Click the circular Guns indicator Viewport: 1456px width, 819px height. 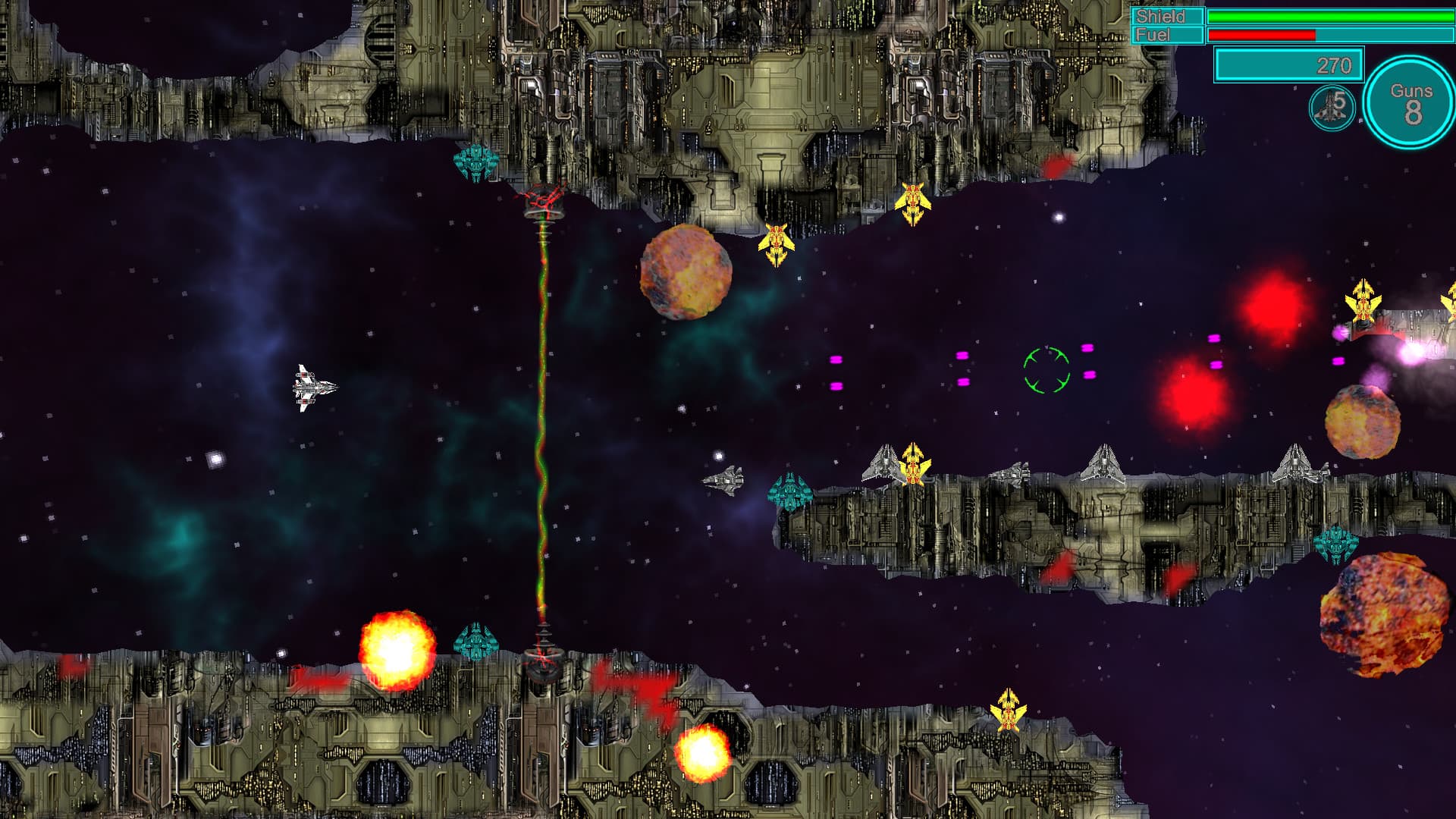[1410, 103]
